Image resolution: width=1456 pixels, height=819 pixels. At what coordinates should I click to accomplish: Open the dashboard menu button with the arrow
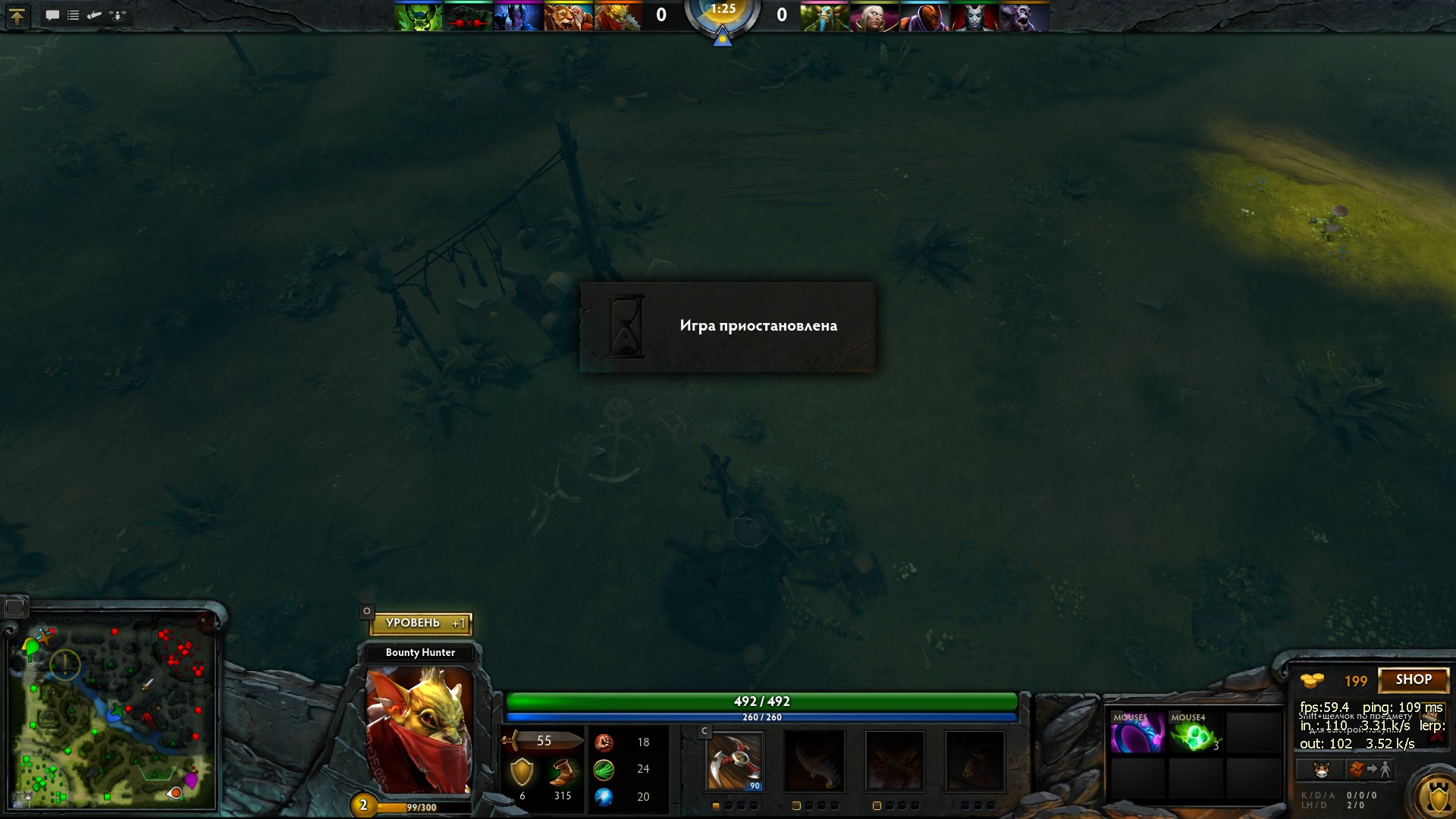point(17,16)
